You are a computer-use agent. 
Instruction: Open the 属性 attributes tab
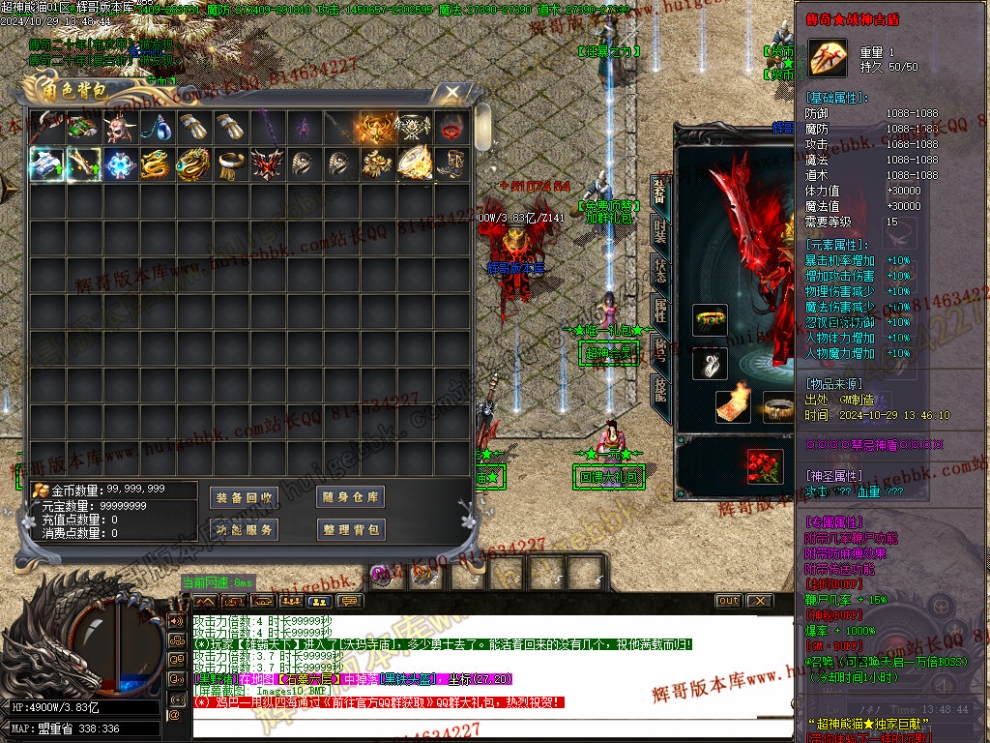(x=660, y=310)
